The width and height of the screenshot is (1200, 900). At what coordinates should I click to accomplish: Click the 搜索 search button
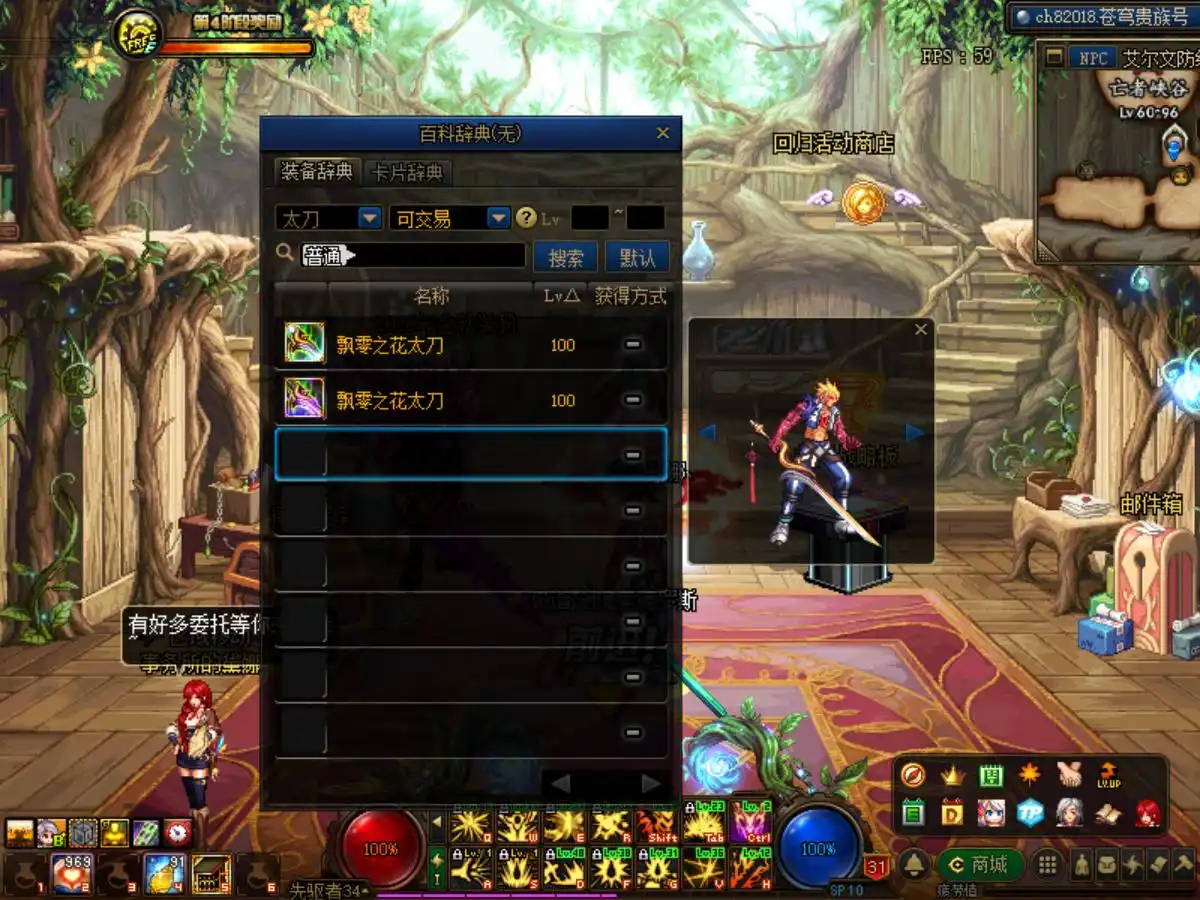tap(566, 257)
